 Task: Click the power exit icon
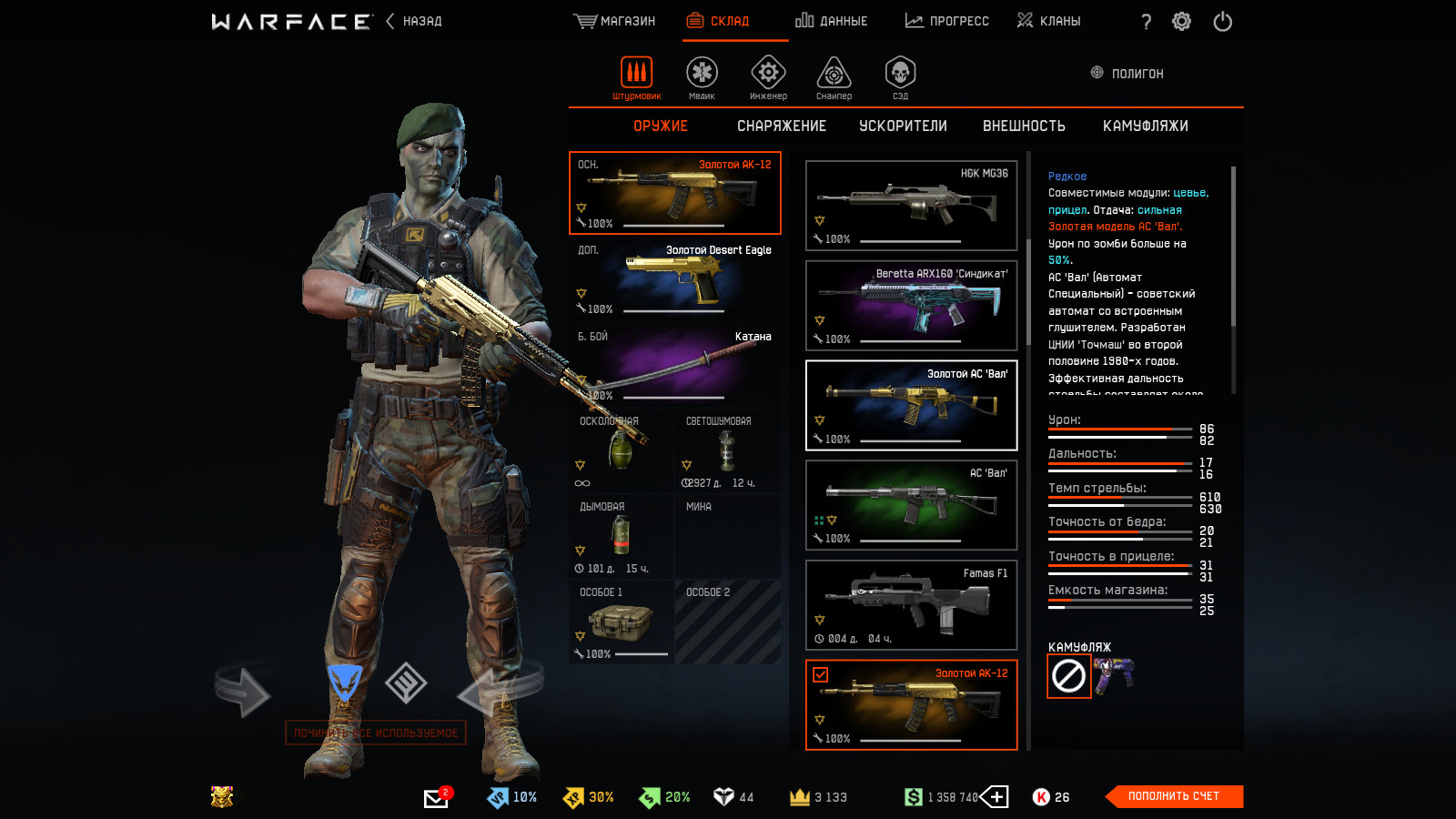pyautogui.click(x=1222, y=21)
